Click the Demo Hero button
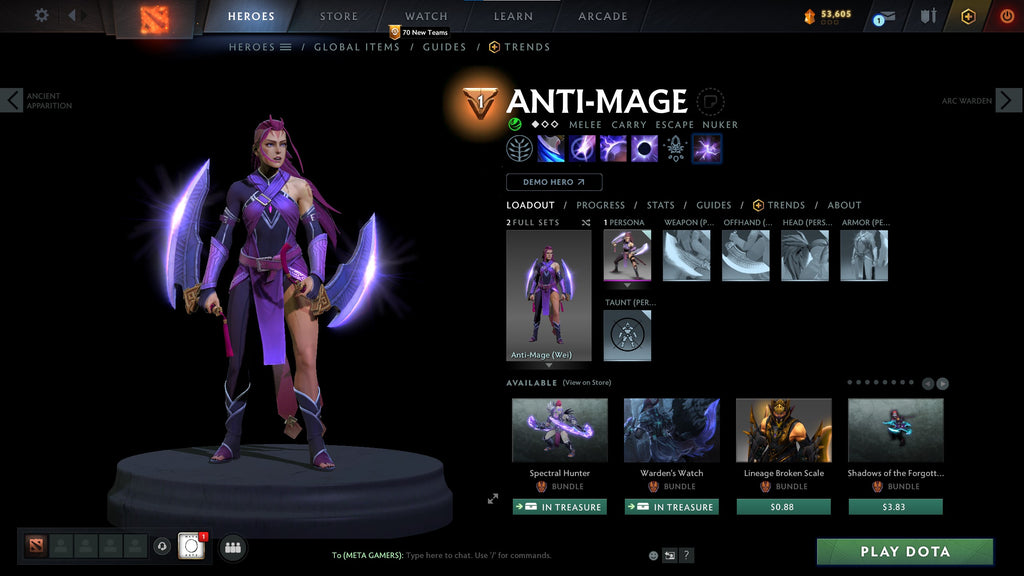 tap(554, 182)
